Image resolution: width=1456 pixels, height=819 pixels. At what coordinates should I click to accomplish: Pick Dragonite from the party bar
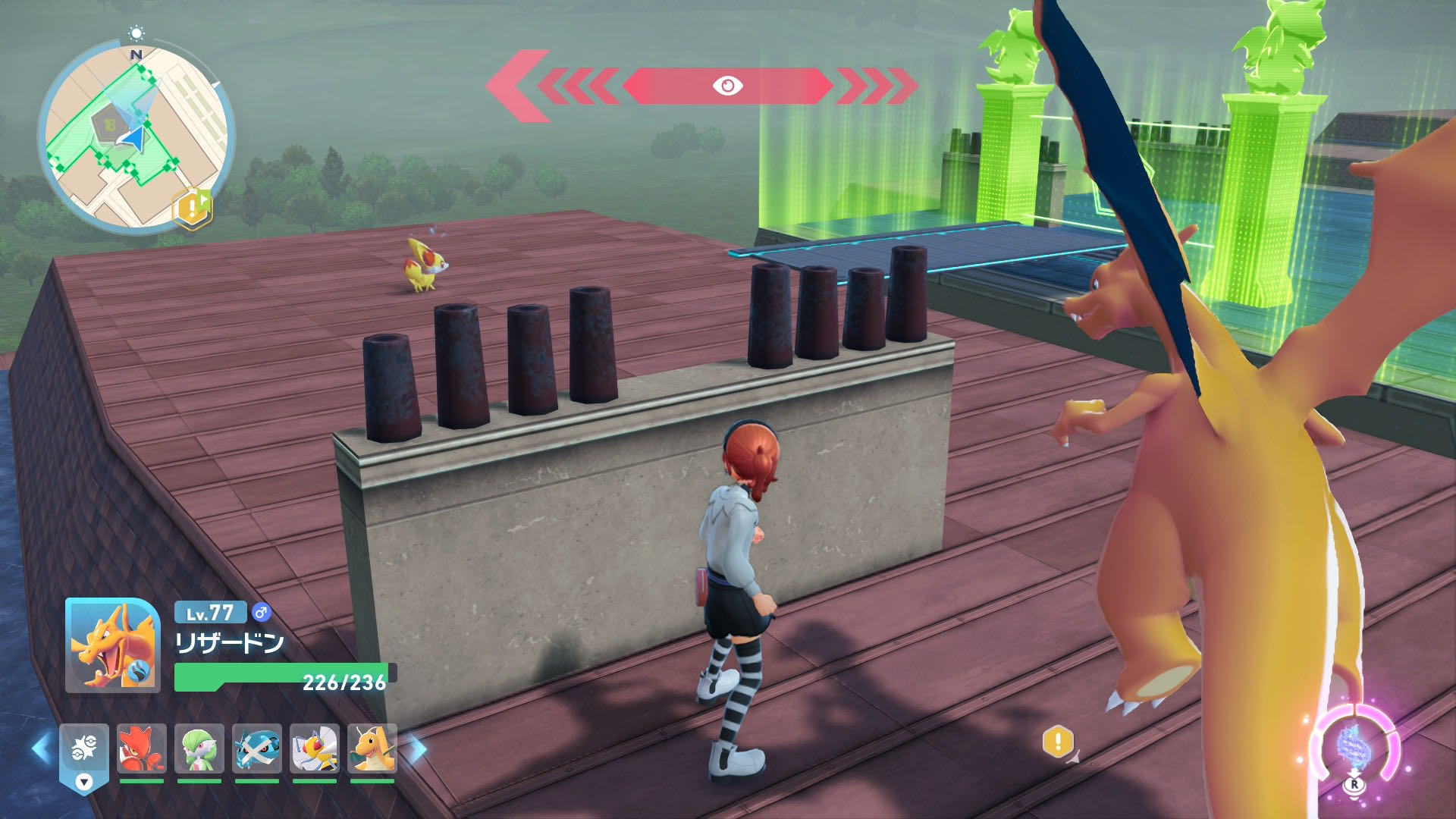click(372, 749)
